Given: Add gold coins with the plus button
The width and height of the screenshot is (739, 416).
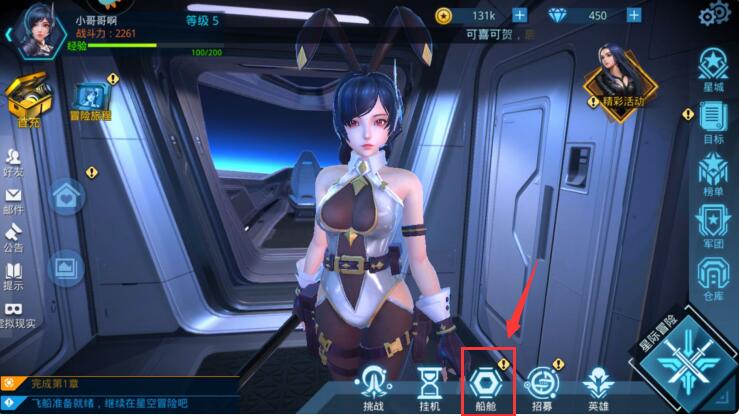Looking at the screenshot, I should tap(519, 15).
